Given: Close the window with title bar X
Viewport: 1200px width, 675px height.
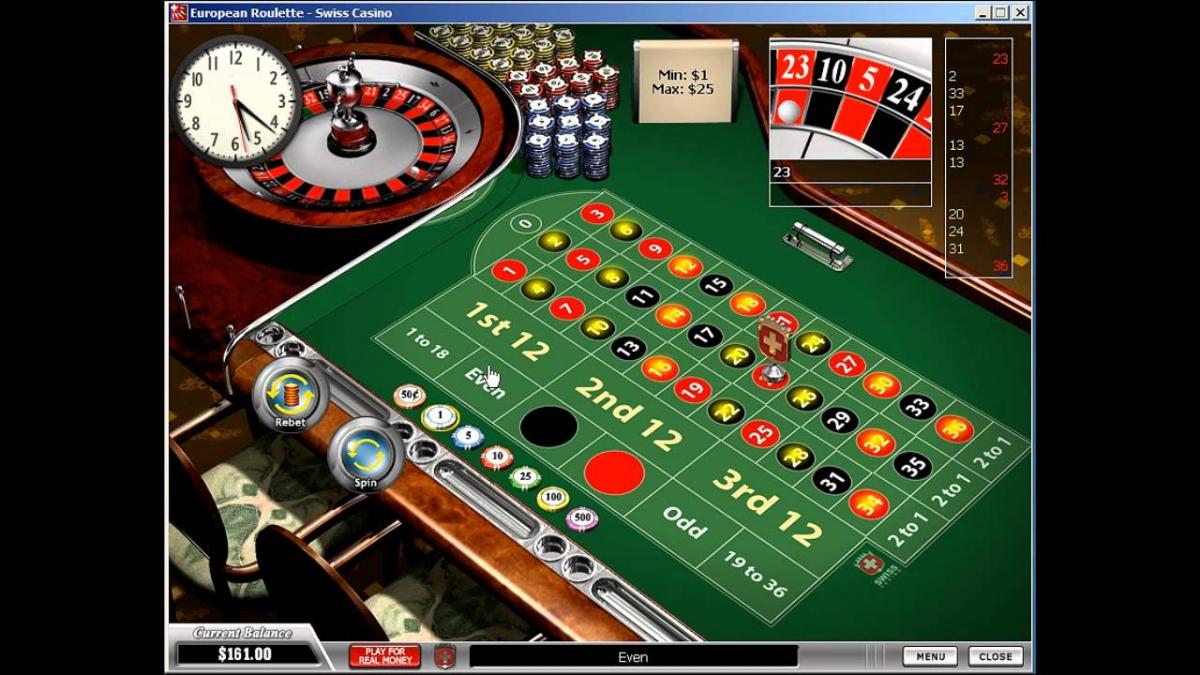Looking at the screenshot, I should coord(1020,13).
